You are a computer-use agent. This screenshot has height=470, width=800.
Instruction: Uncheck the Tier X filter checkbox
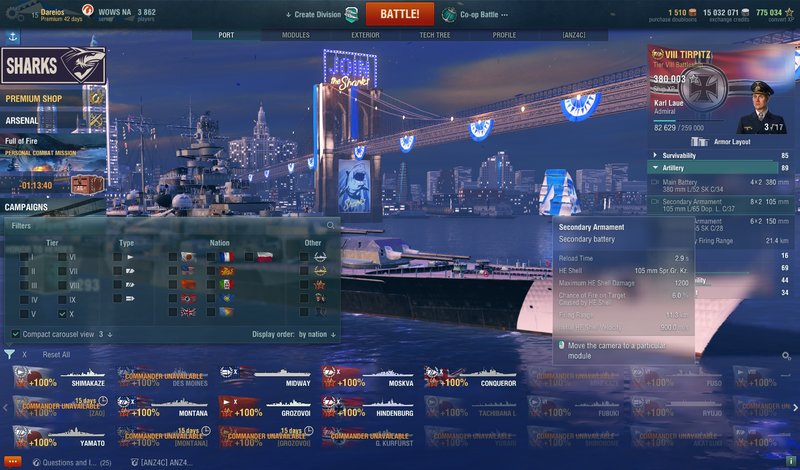[x=62, y=313]
